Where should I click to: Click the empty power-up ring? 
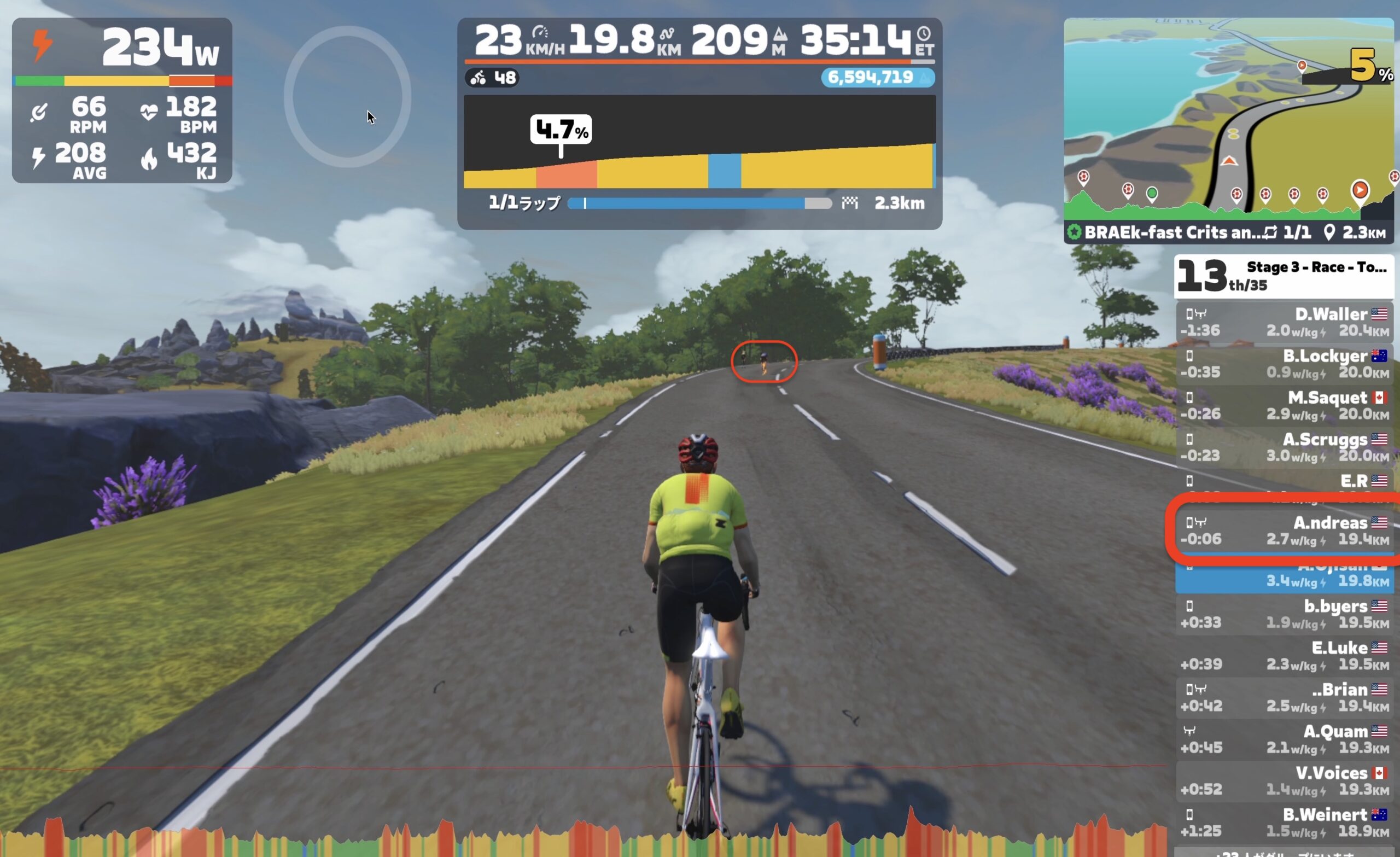click(347, 97)
